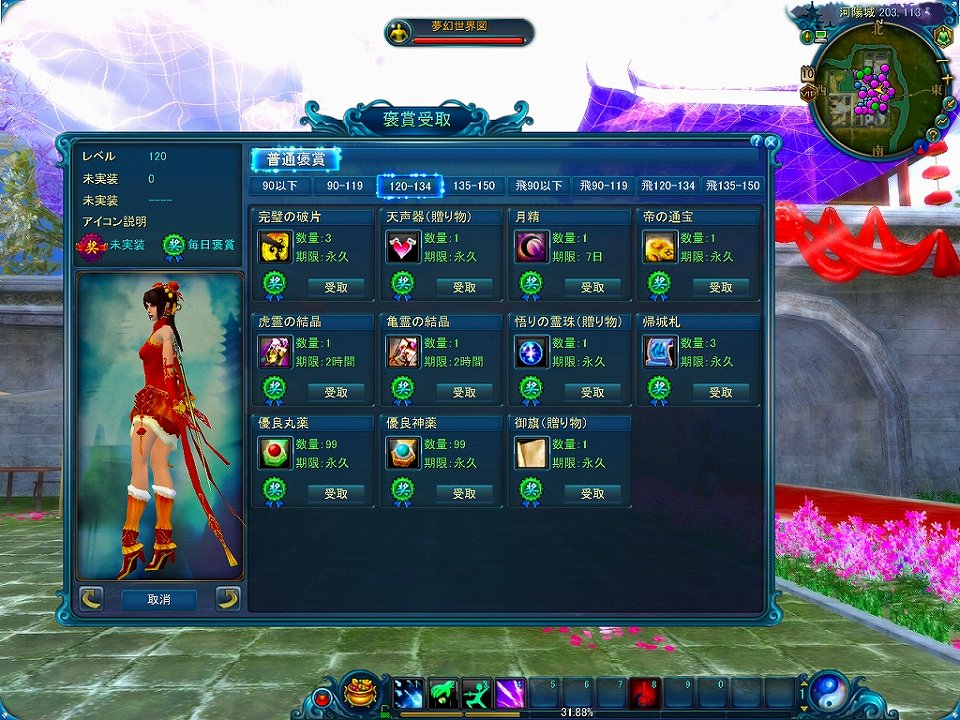Screen dimensions: 960x720
Task: Select the 135-150 level tab
Action: click(473, 185)
